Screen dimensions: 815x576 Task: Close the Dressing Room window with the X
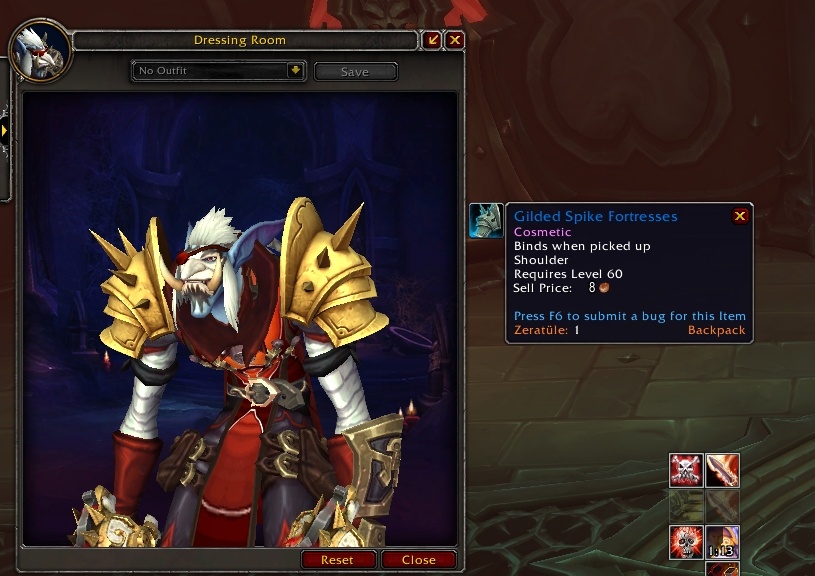[x=455, y=40]
